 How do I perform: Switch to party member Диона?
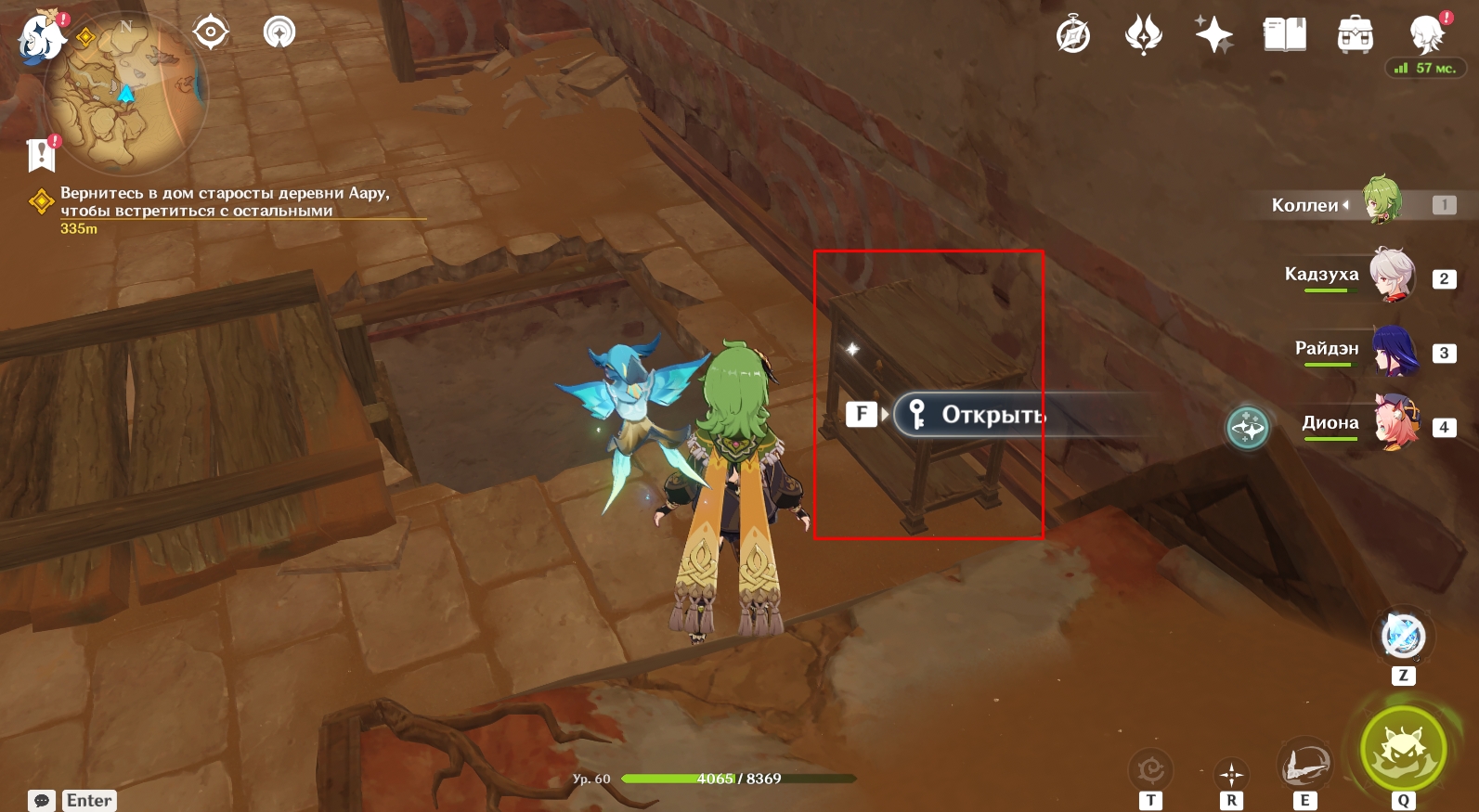[x=1396, y=423]
